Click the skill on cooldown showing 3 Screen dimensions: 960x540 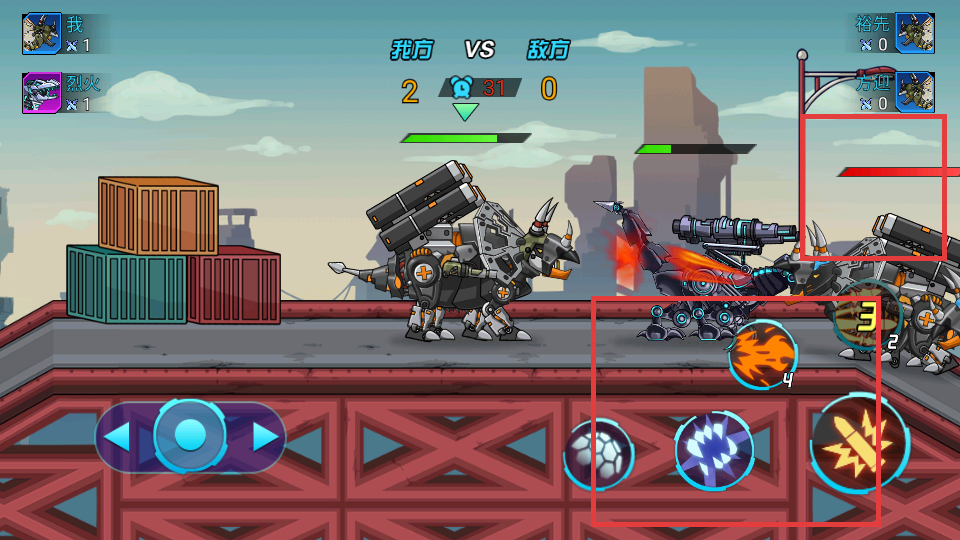pos(867,317)
